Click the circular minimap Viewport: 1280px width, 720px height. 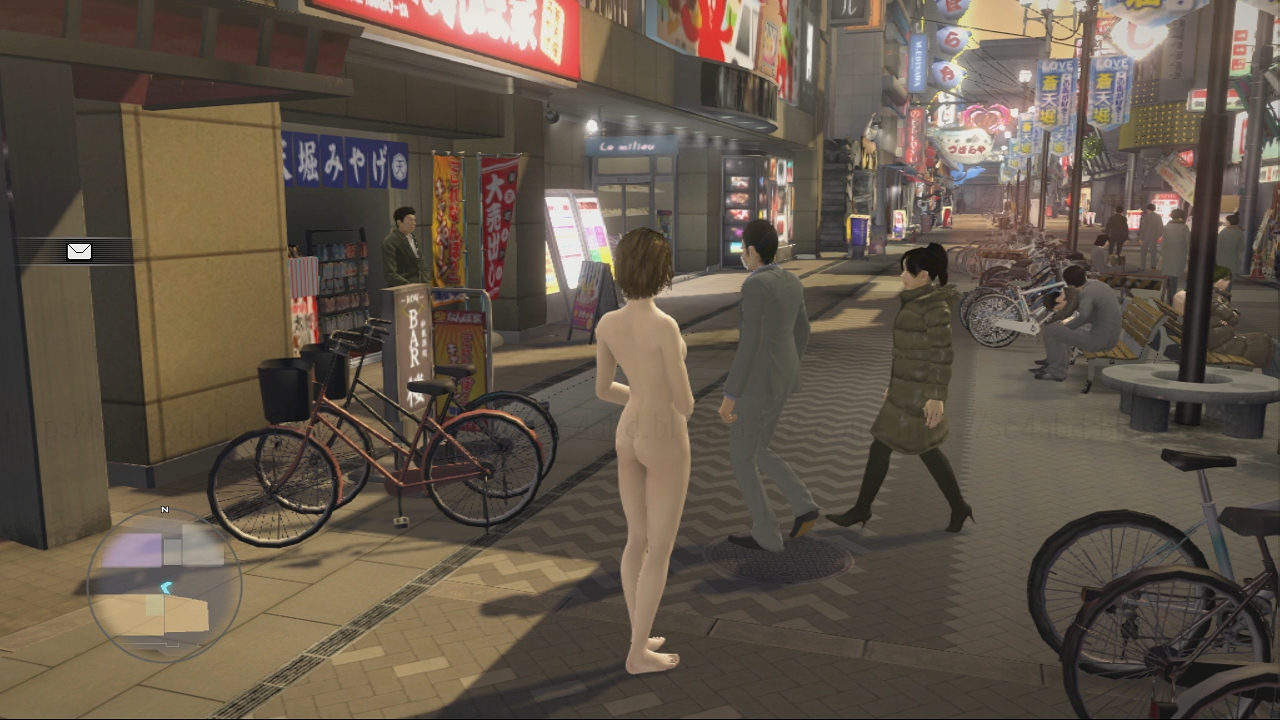164,585
